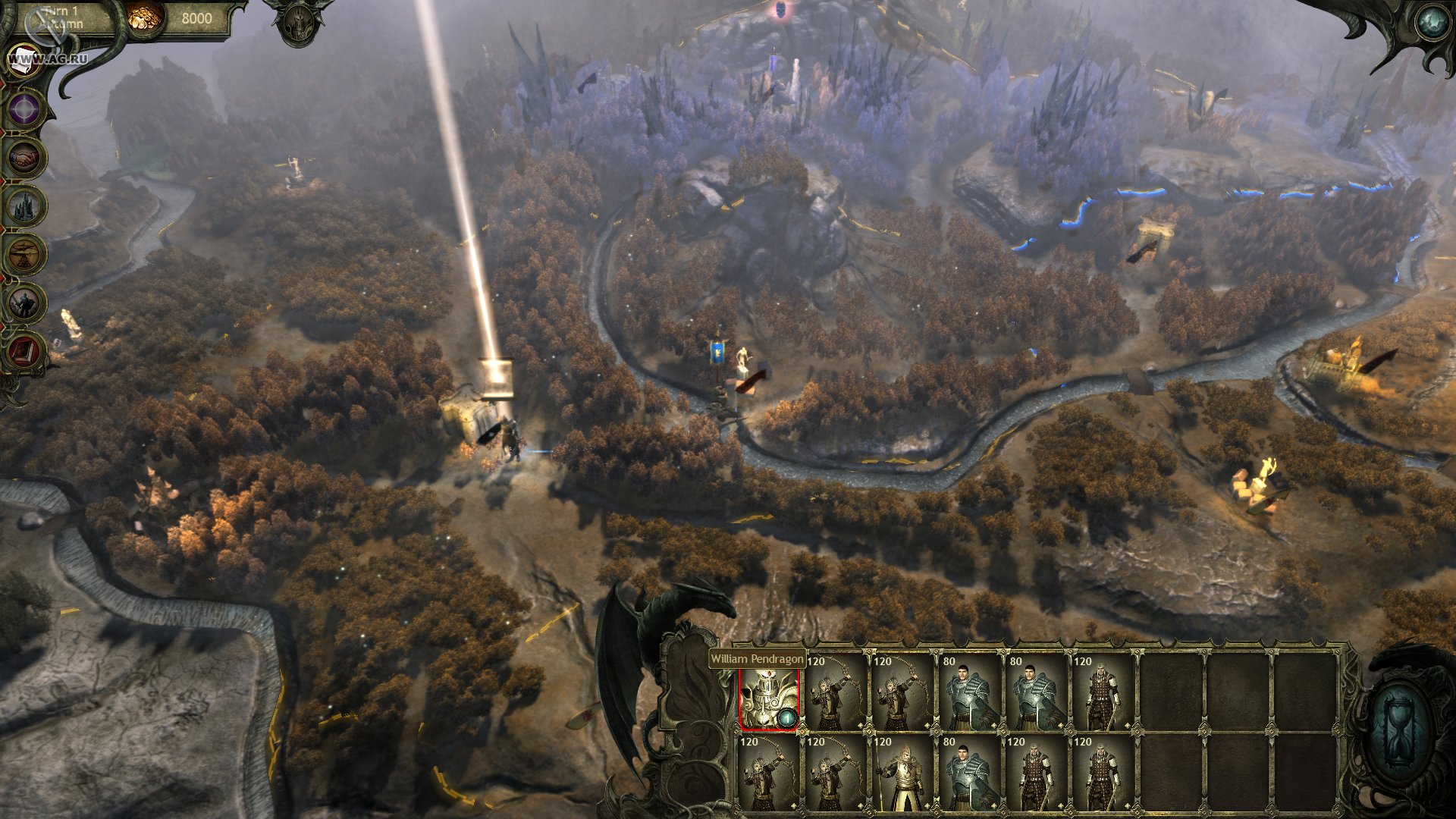Click the teal orb in the top-right corner
The height and width of the screenshot is (819, 1456).
(1432, 23)
